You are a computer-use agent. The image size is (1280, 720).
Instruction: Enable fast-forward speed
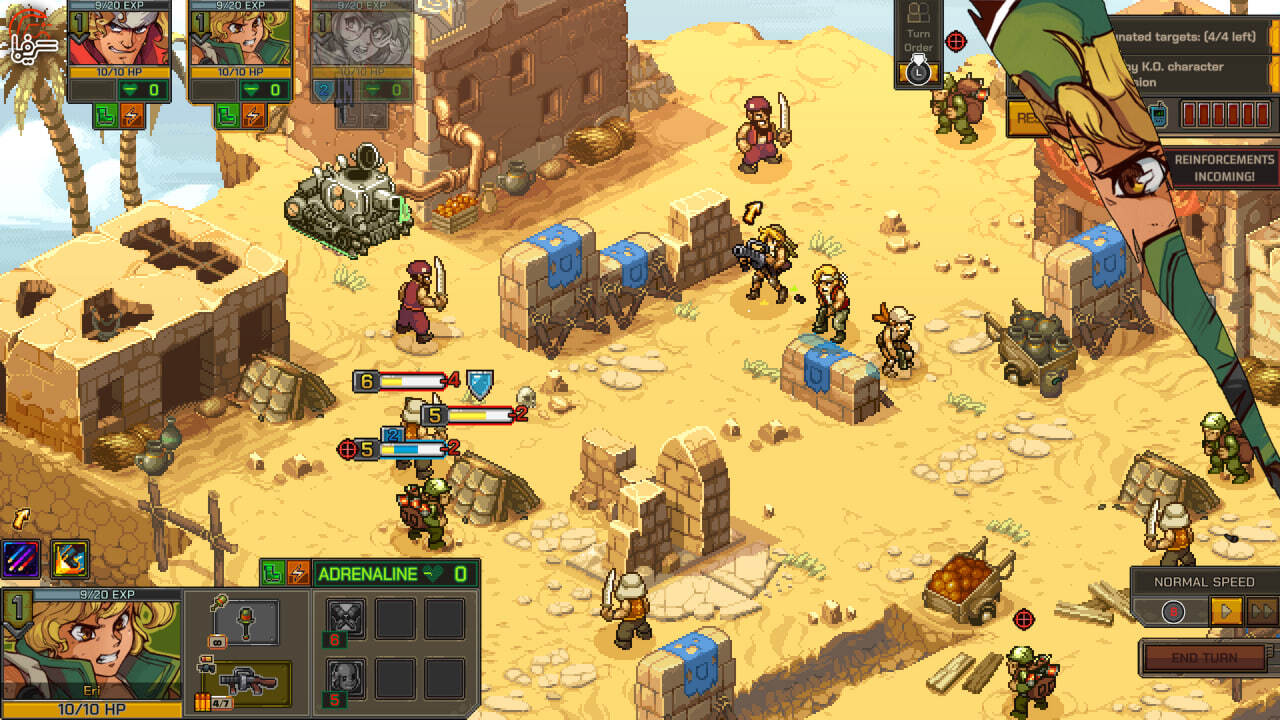tap(1263, 610)
